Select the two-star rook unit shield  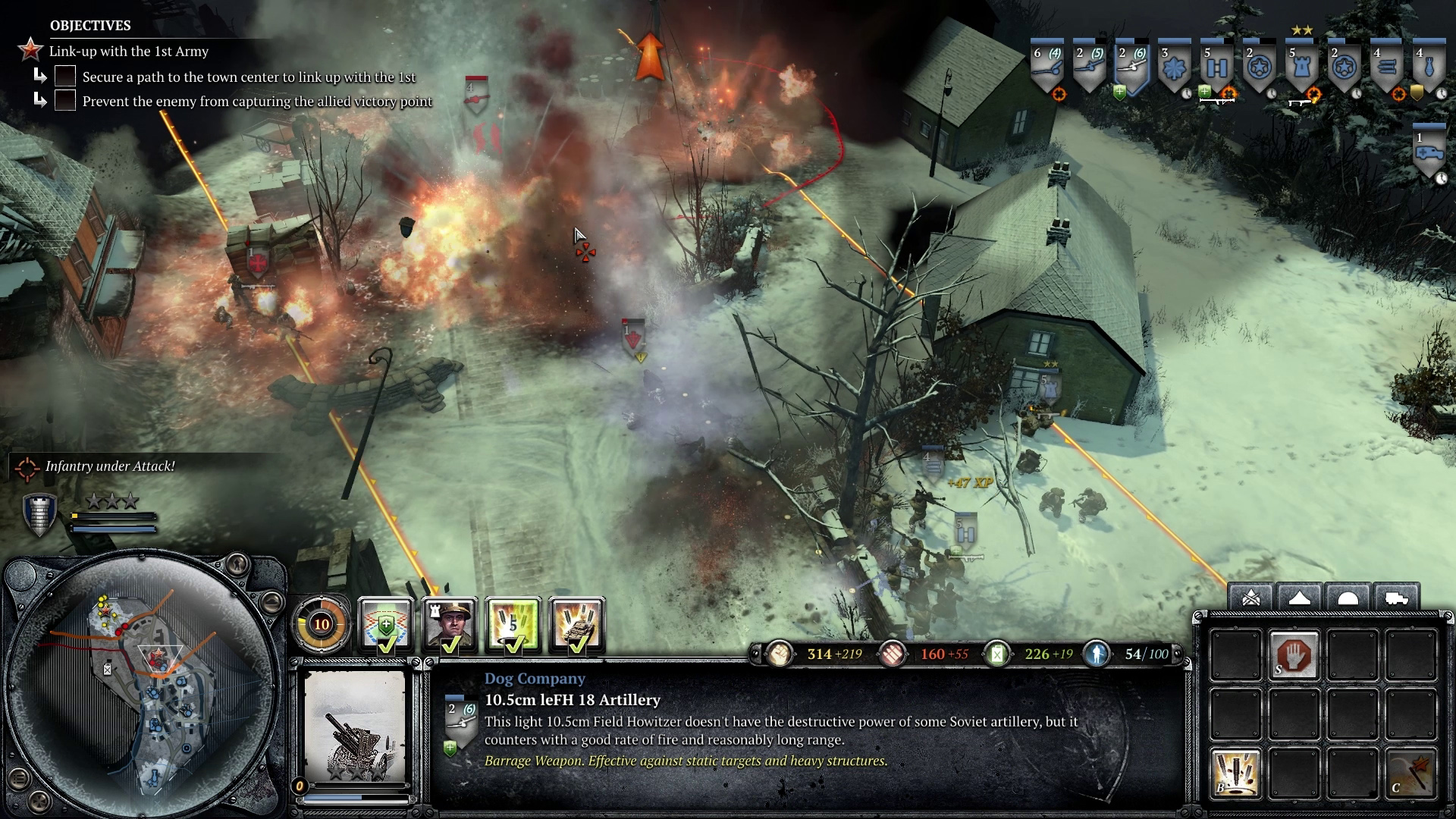(x=1301, y=68)
